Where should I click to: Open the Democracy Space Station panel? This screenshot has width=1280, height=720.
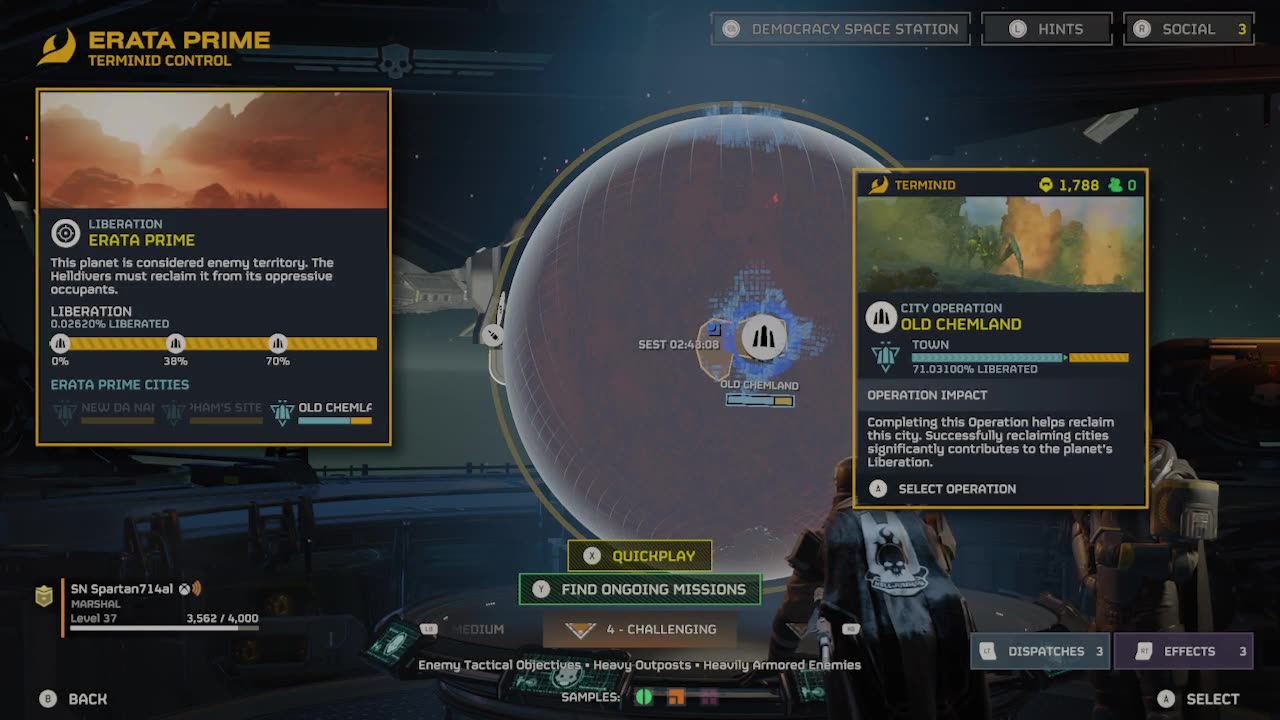click(x=840, y=29)
